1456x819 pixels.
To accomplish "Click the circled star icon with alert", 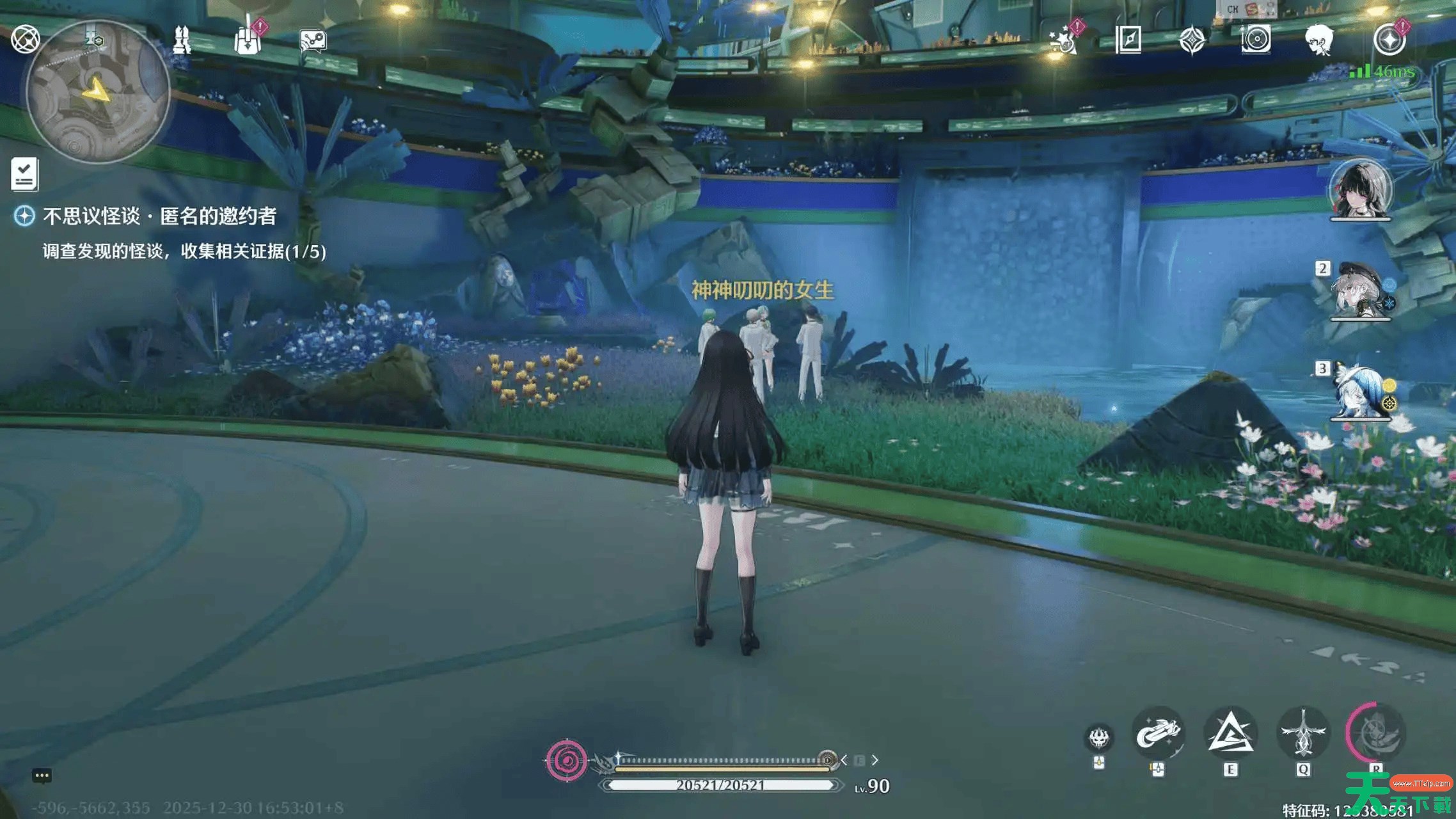I will [x=1389, y=40].
